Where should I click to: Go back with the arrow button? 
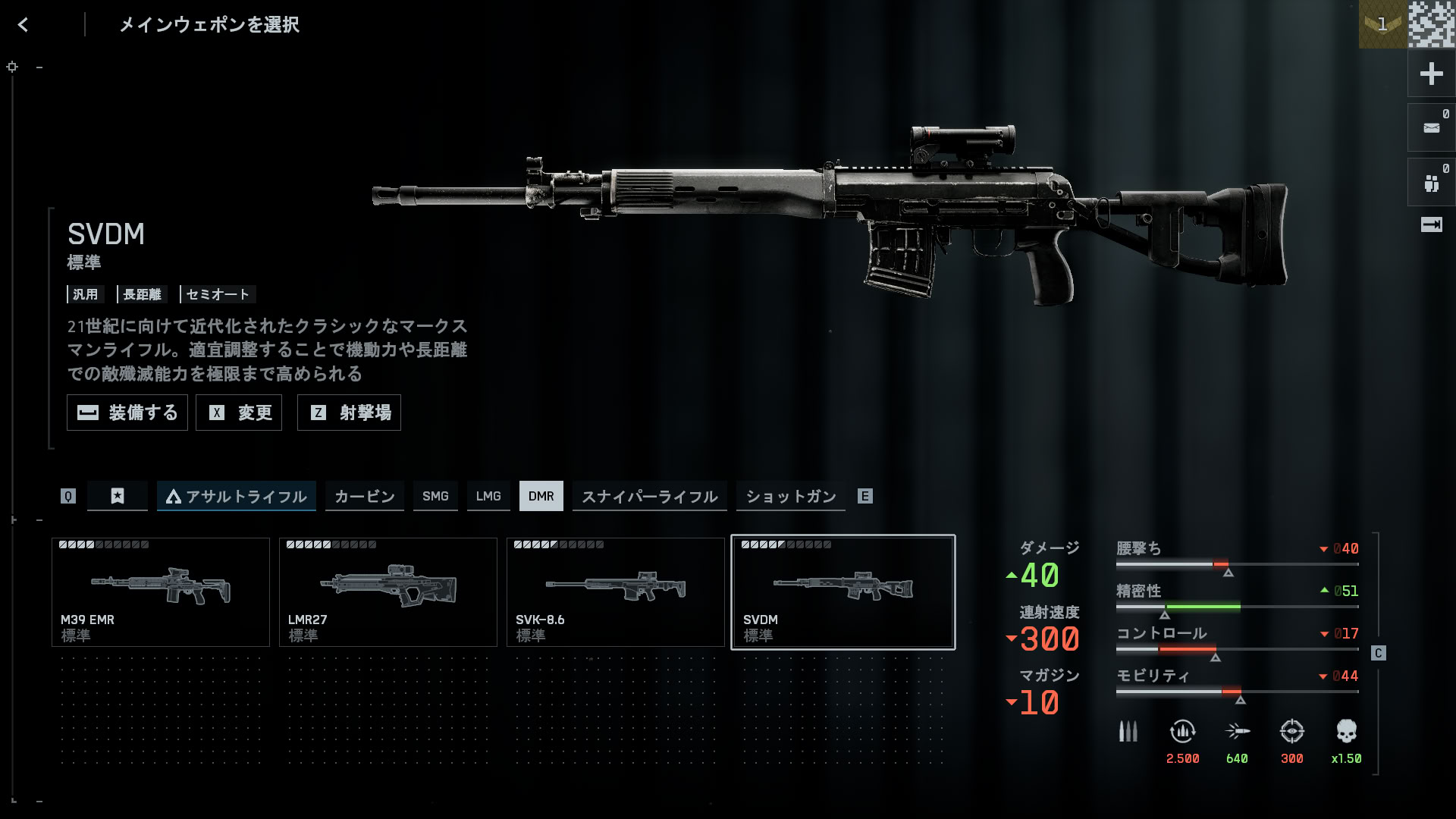(24, 25)
